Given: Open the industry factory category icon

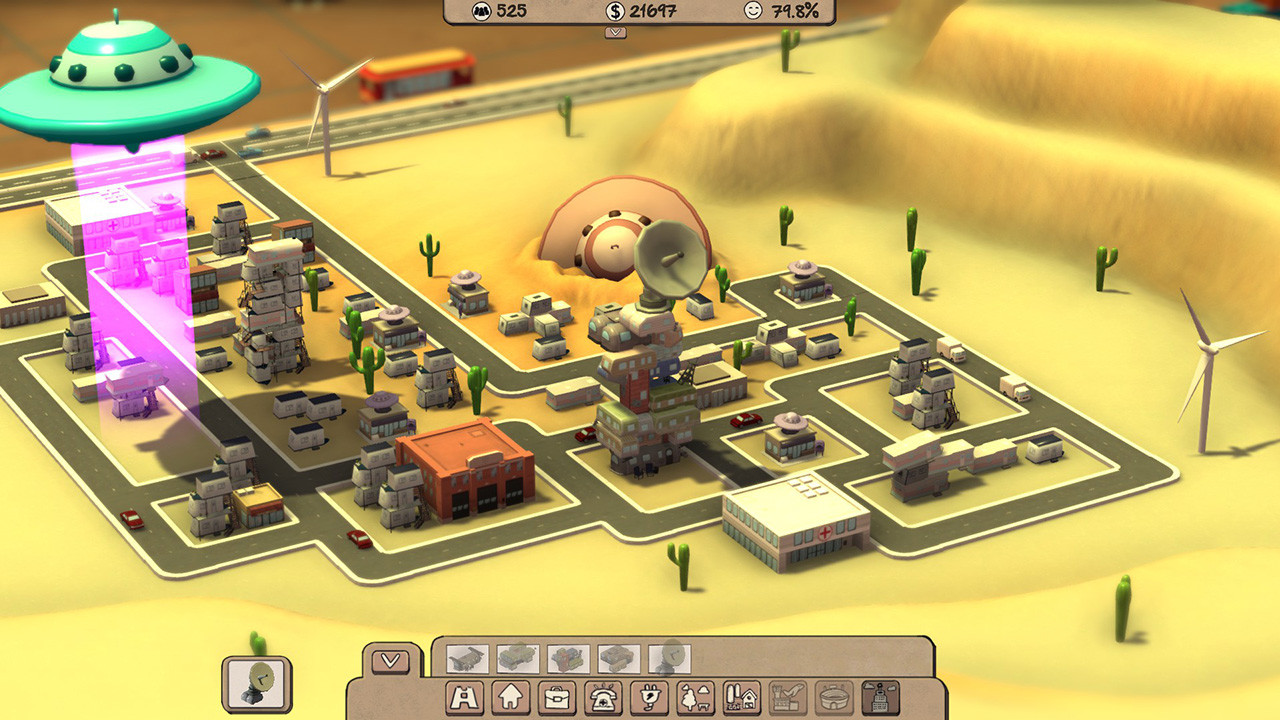Looking at the screenshot, I should (786, 698).
